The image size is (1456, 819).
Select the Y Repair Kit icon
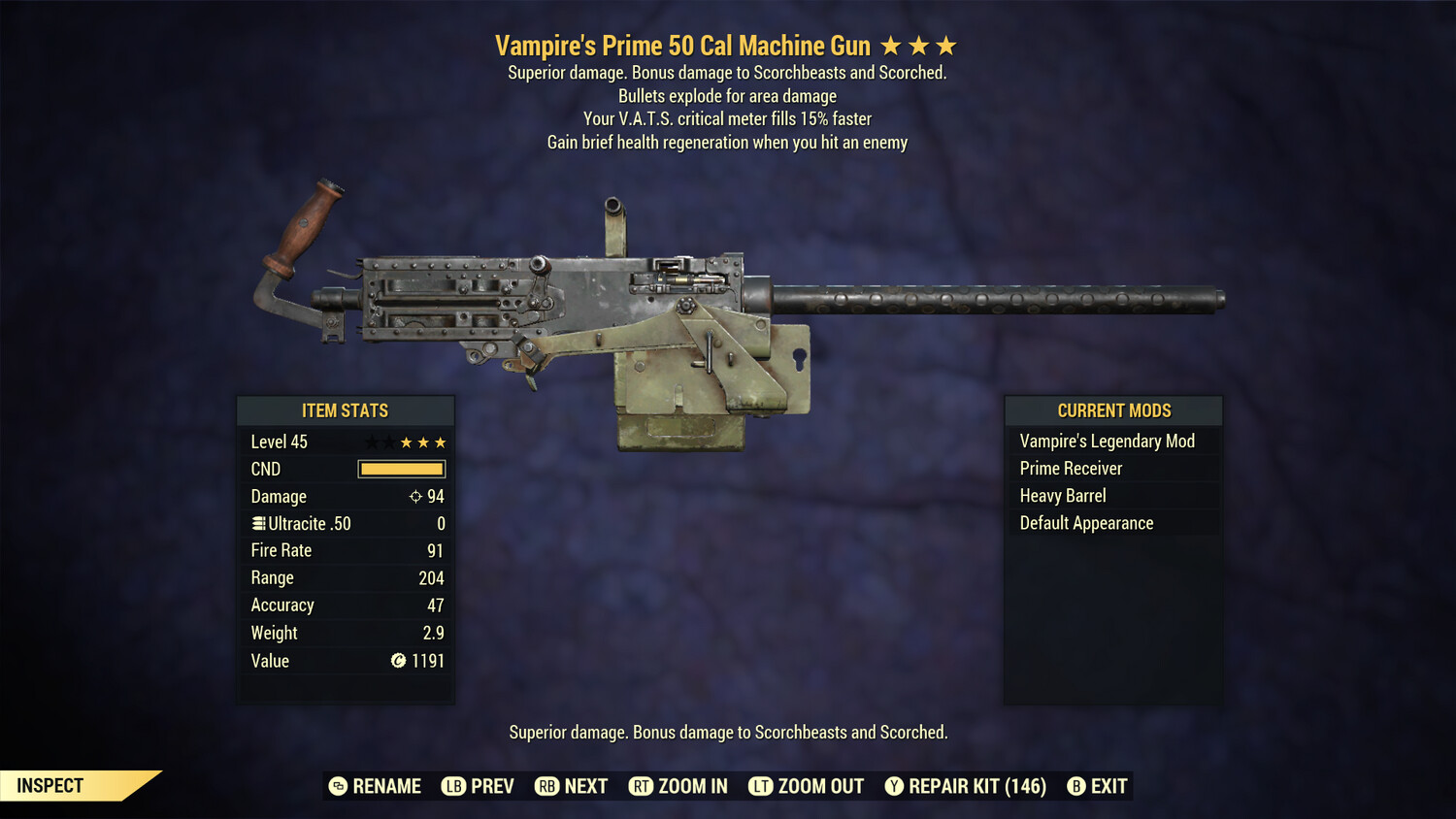click(894, 786)
